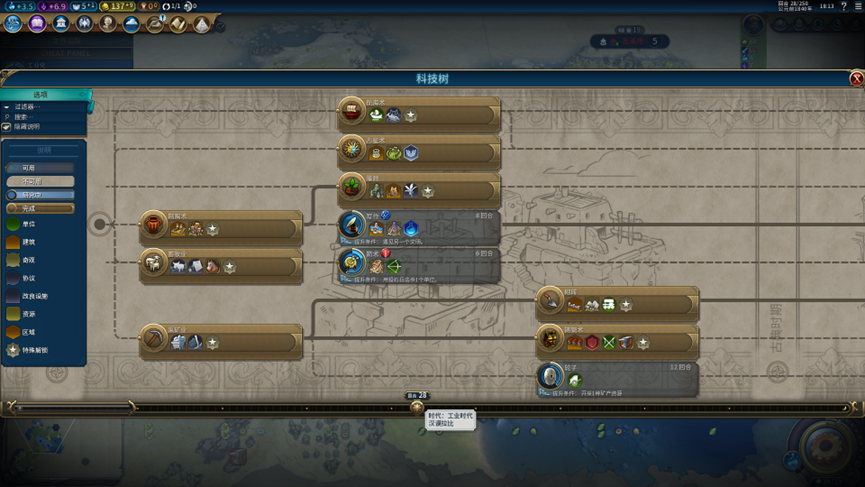Research the Archery (箭术) technology
Viewport: 865px width, 487px height.
418,263
